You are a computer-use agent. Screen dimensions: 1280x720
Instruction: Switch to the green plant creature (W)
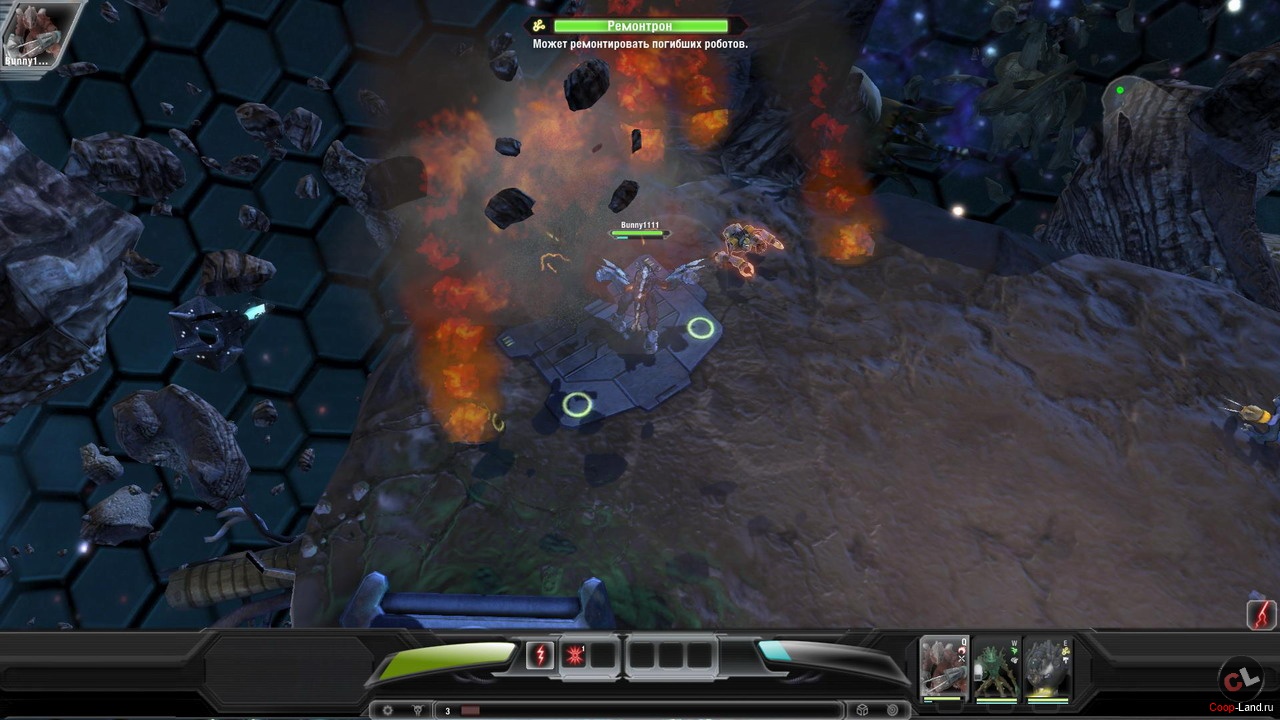coord(995,667)
